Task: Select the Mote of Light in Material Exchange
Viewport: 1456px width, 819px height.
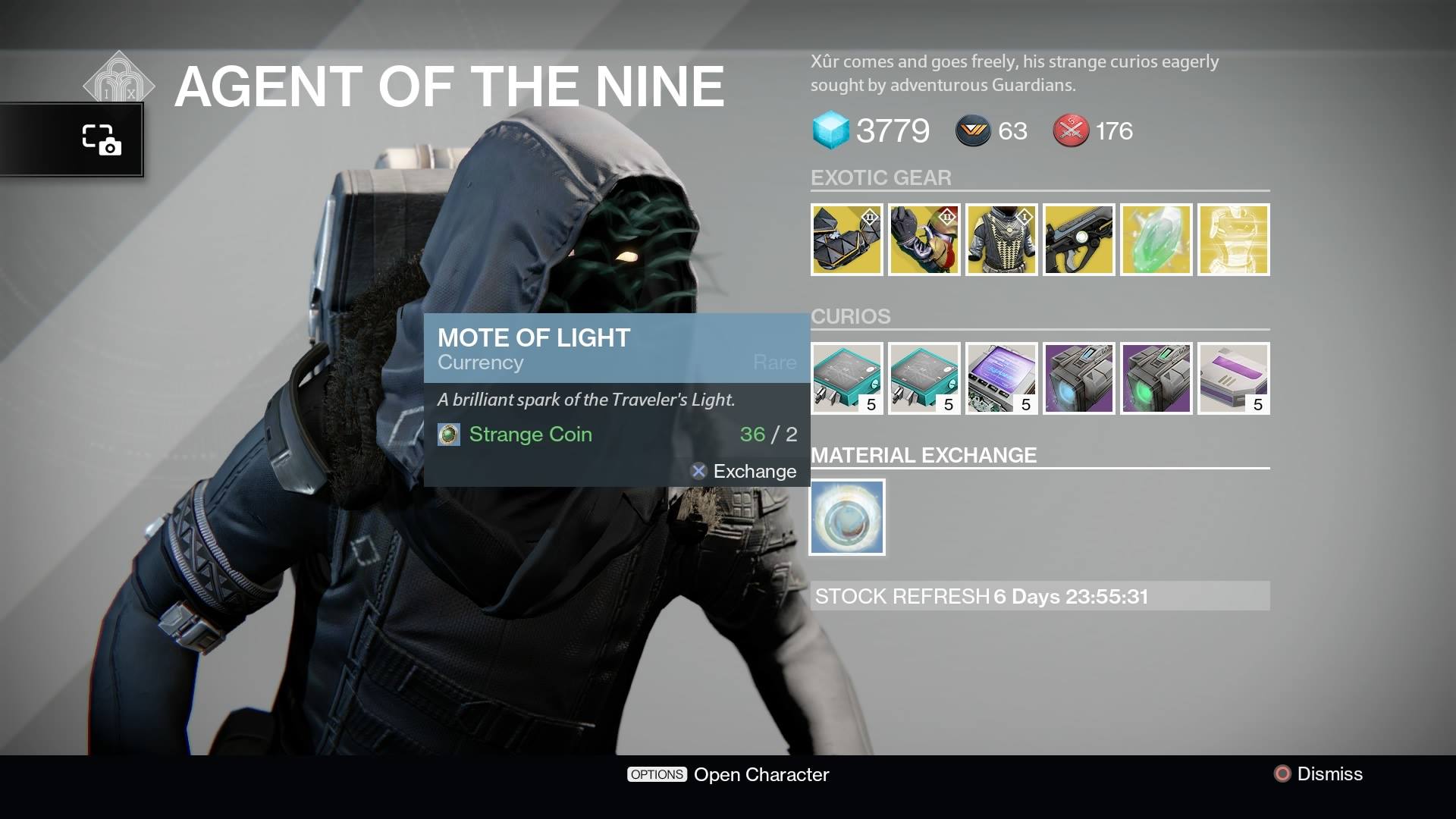Action: [847, 516]
